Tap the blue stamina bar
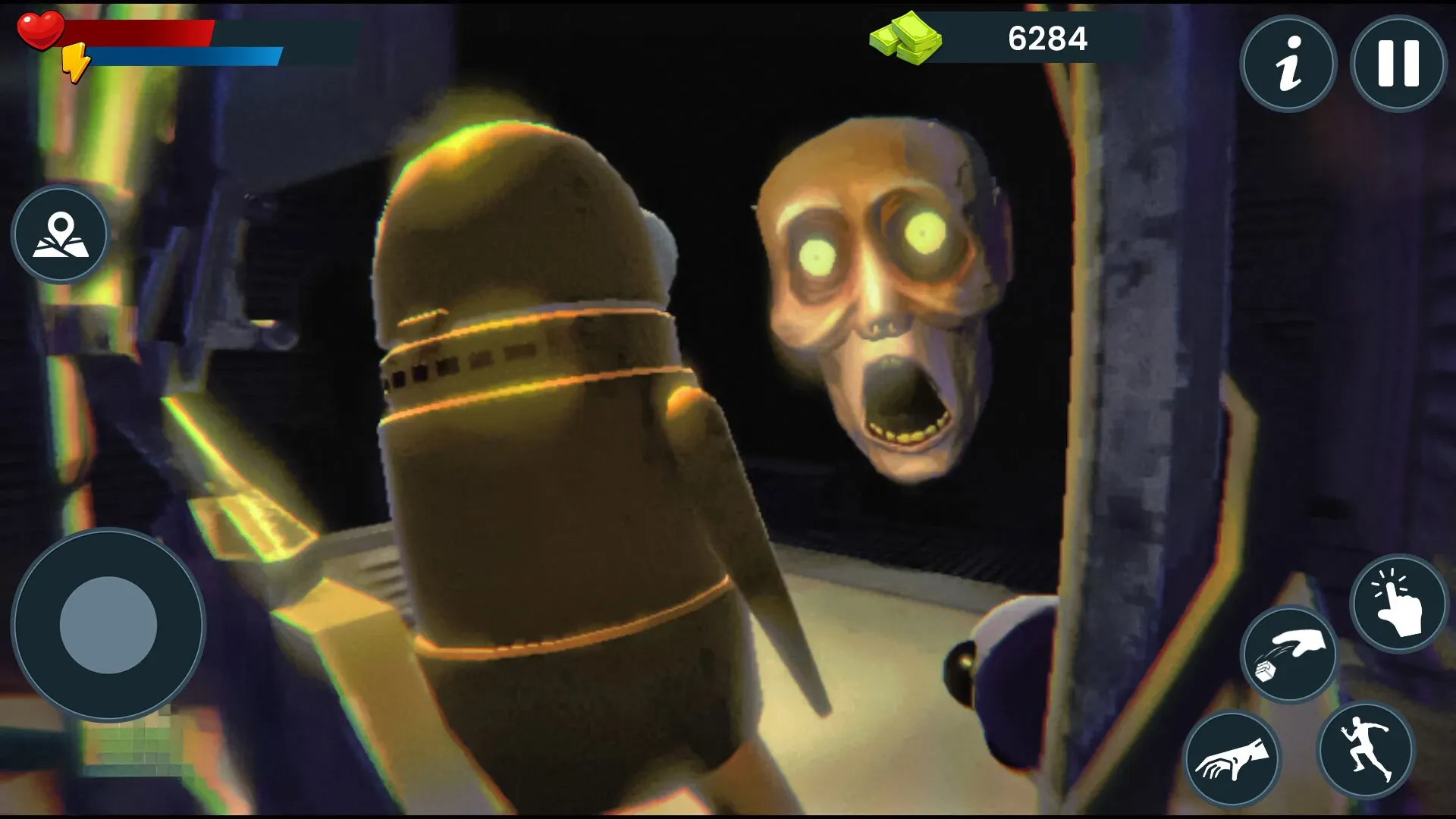Viewport: 1456px width, 819px height. 190,55
